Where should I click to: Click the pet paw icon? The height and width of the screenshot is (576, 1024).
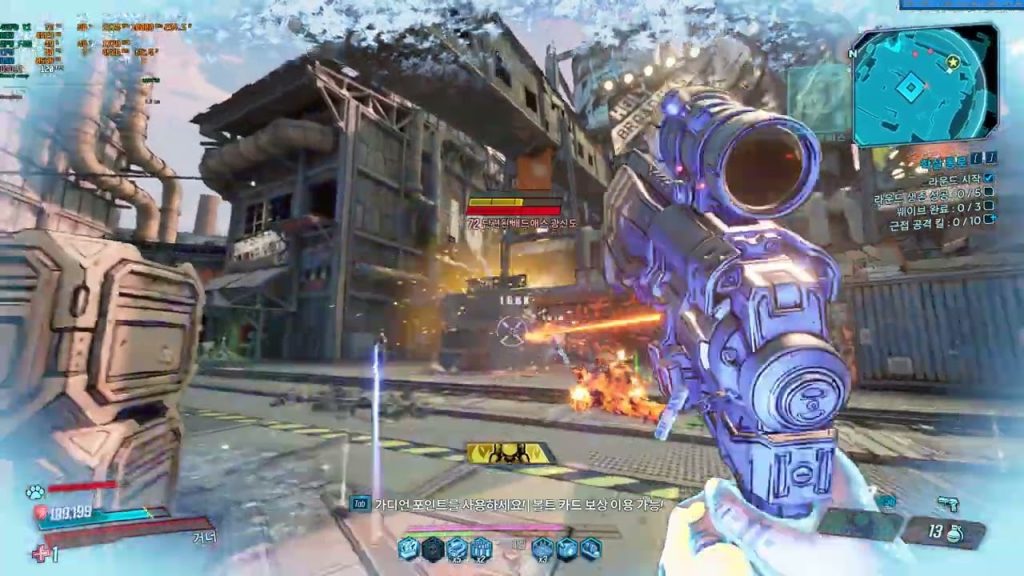(x=33, y=491)
